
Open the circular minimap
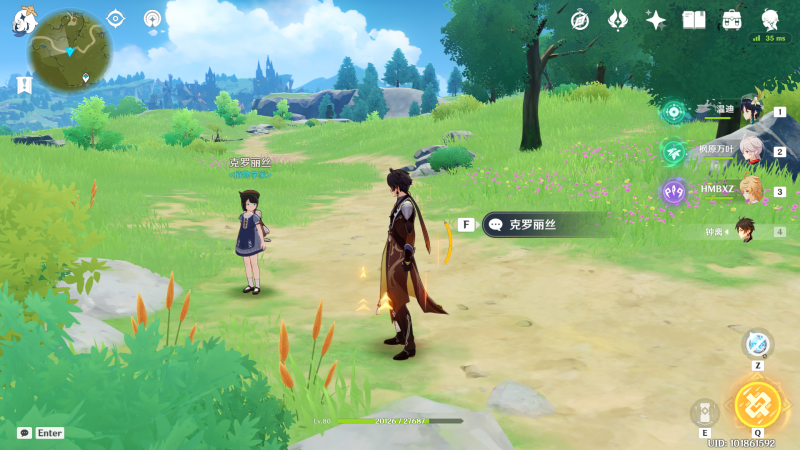point(69,50)
